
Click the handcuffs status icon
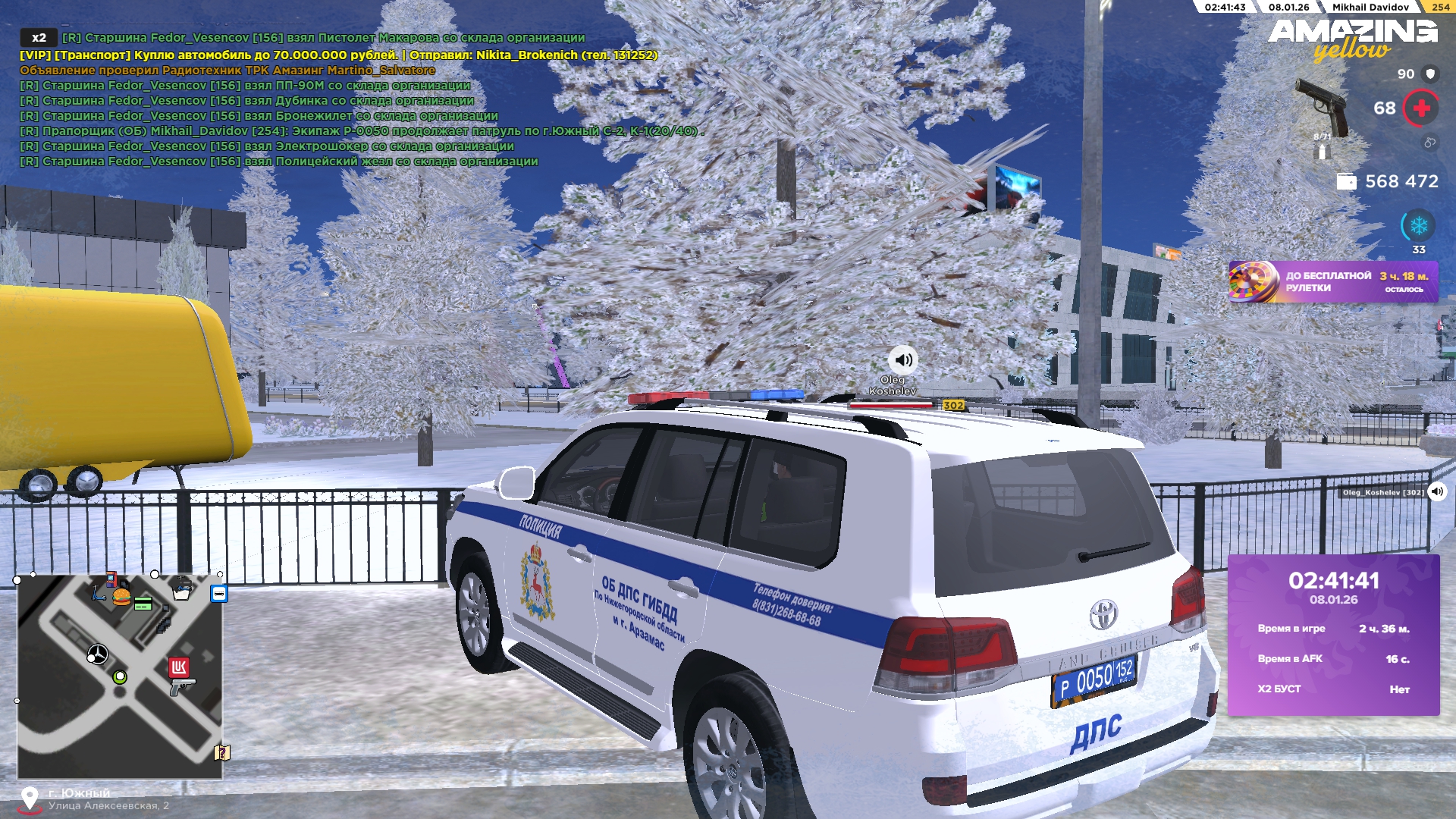(1429, 143)
